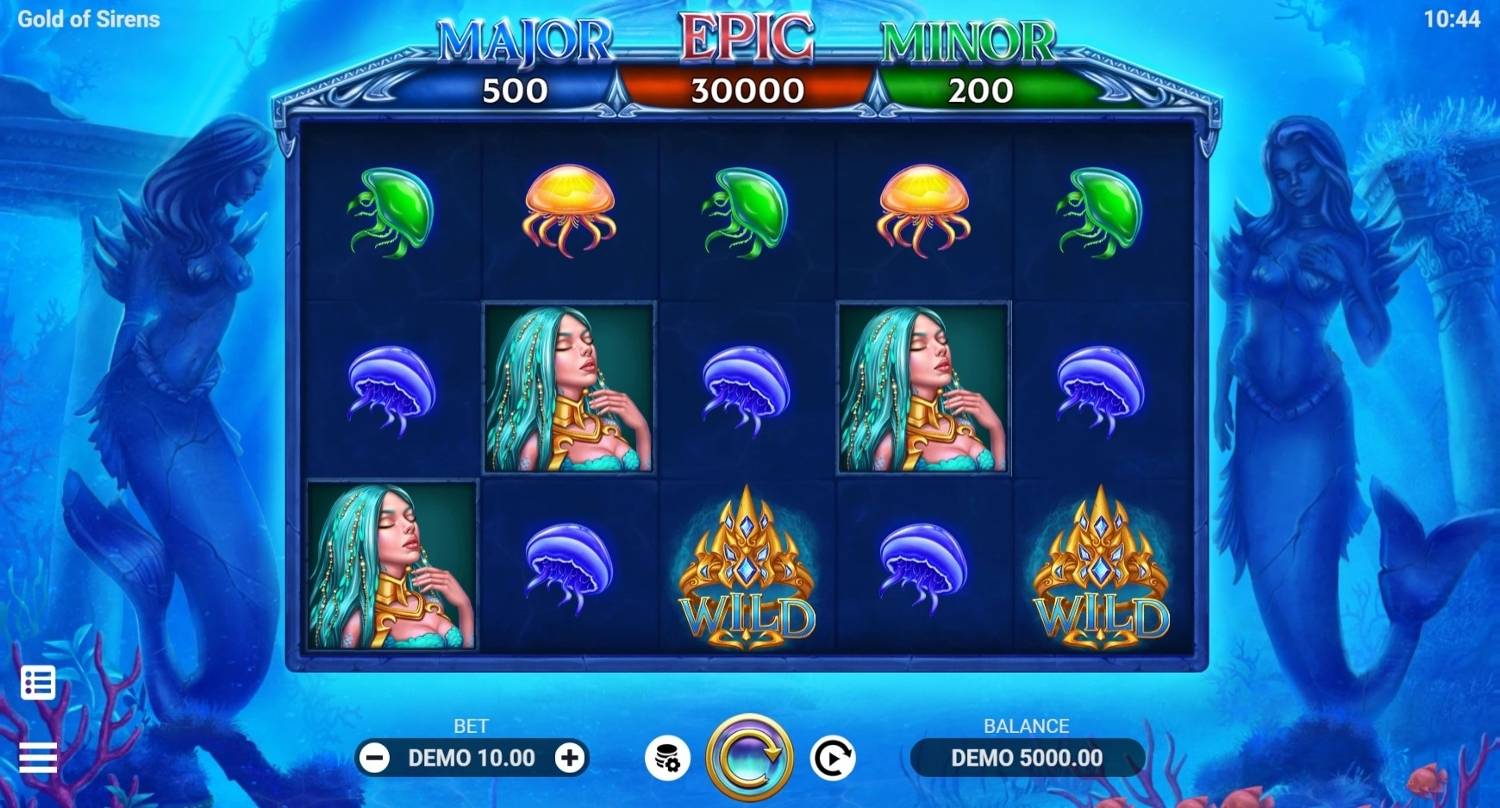Open the hamburger menu
1500x808 pixels.
pyautogui.click(x=38, y=758)
